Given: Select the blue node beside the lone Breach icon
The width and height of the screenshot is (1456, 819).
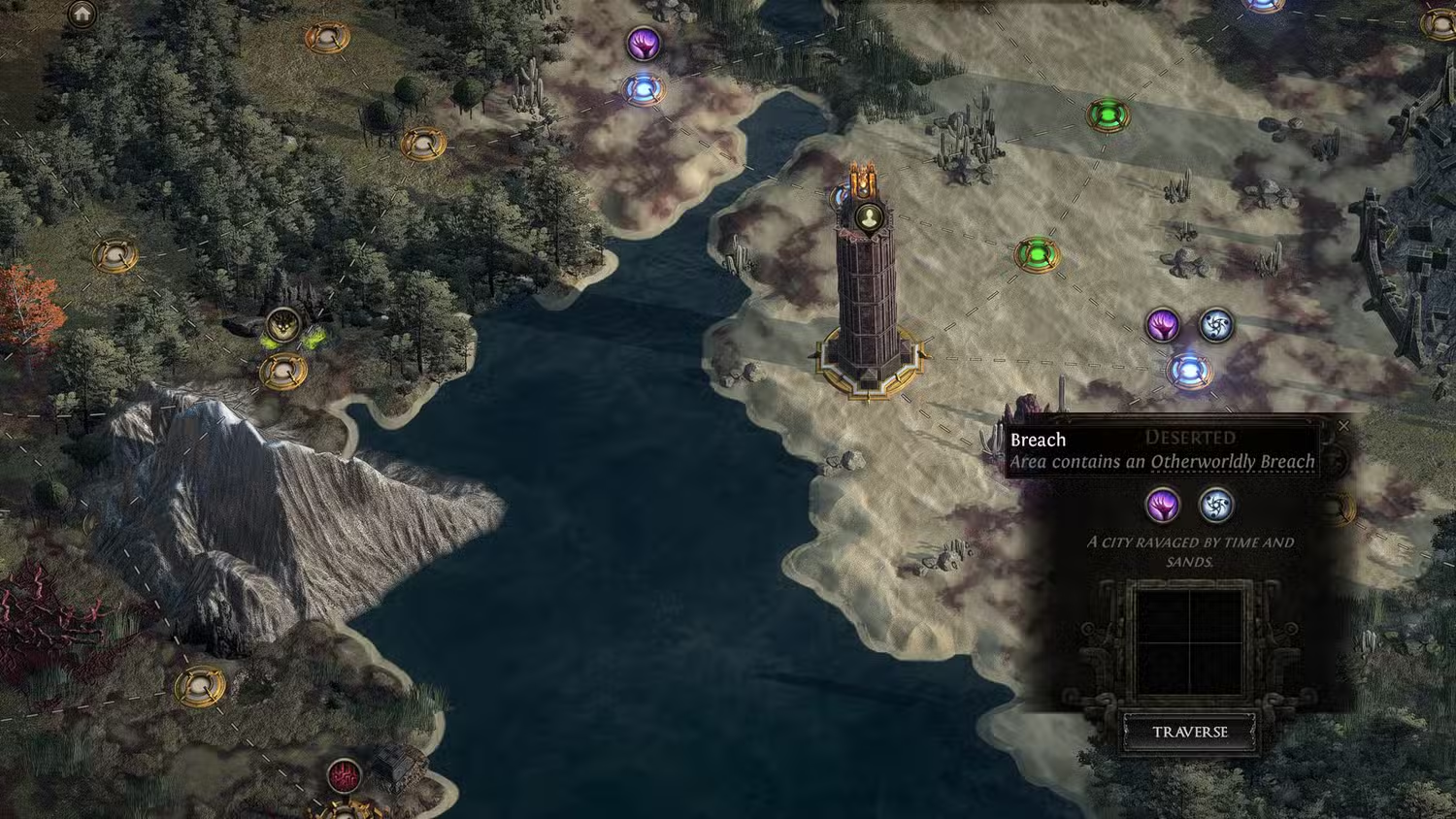Looking at the screenshot, I should coord(643,90).
